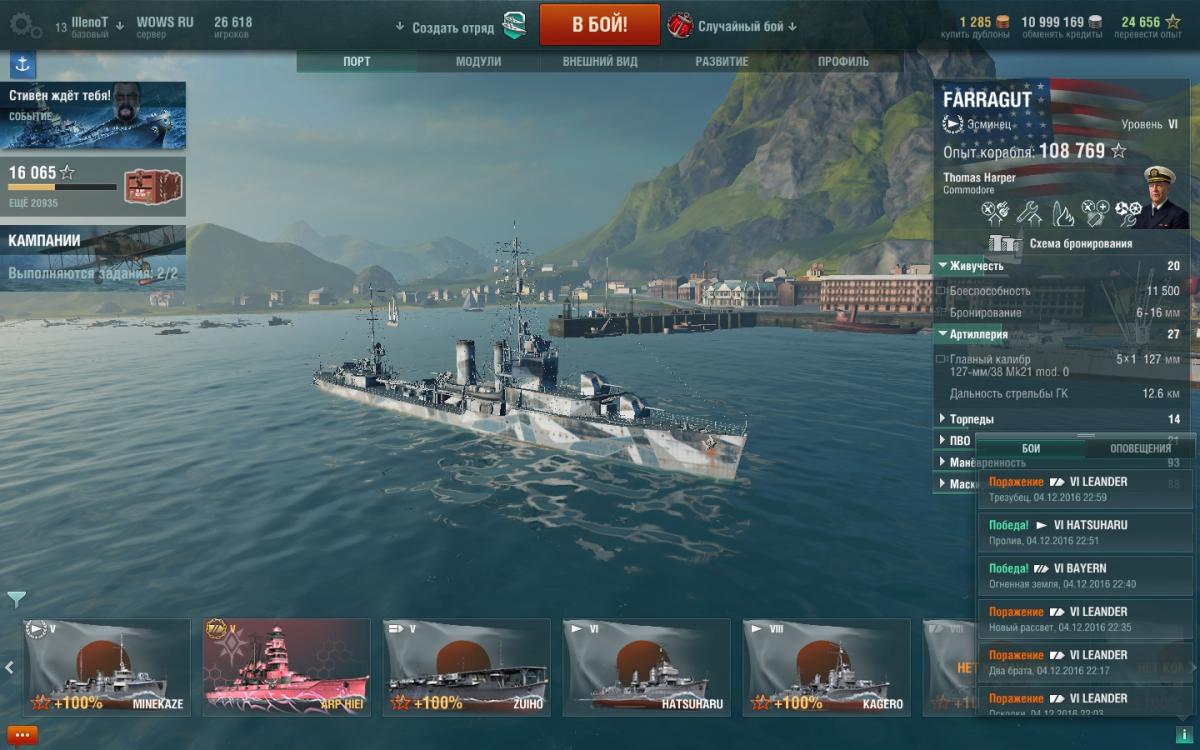Select the РАЗВИТИЕ tab
Viewport: 1200px width, 750px height.
(722, 61)
